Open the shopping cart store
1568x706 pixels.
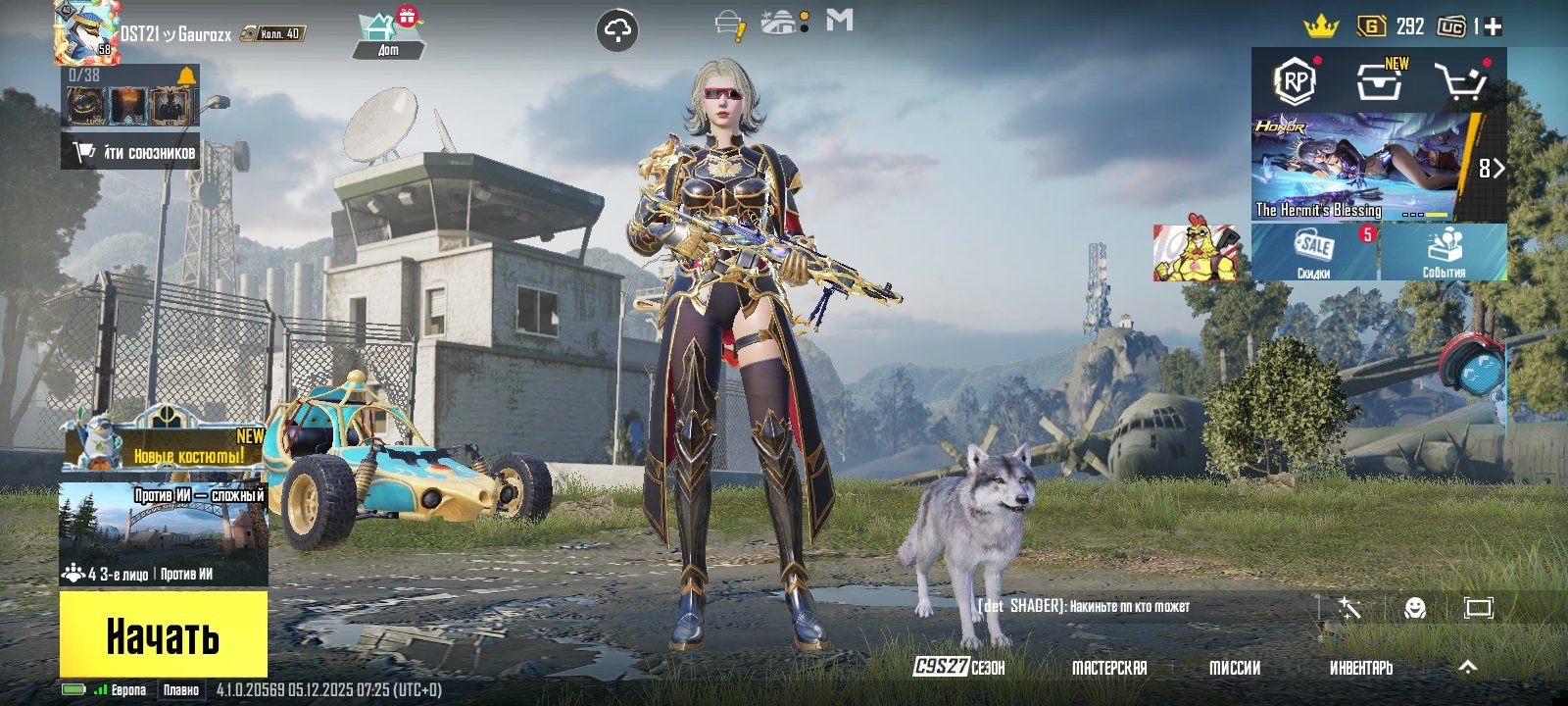coord(1460,82)
